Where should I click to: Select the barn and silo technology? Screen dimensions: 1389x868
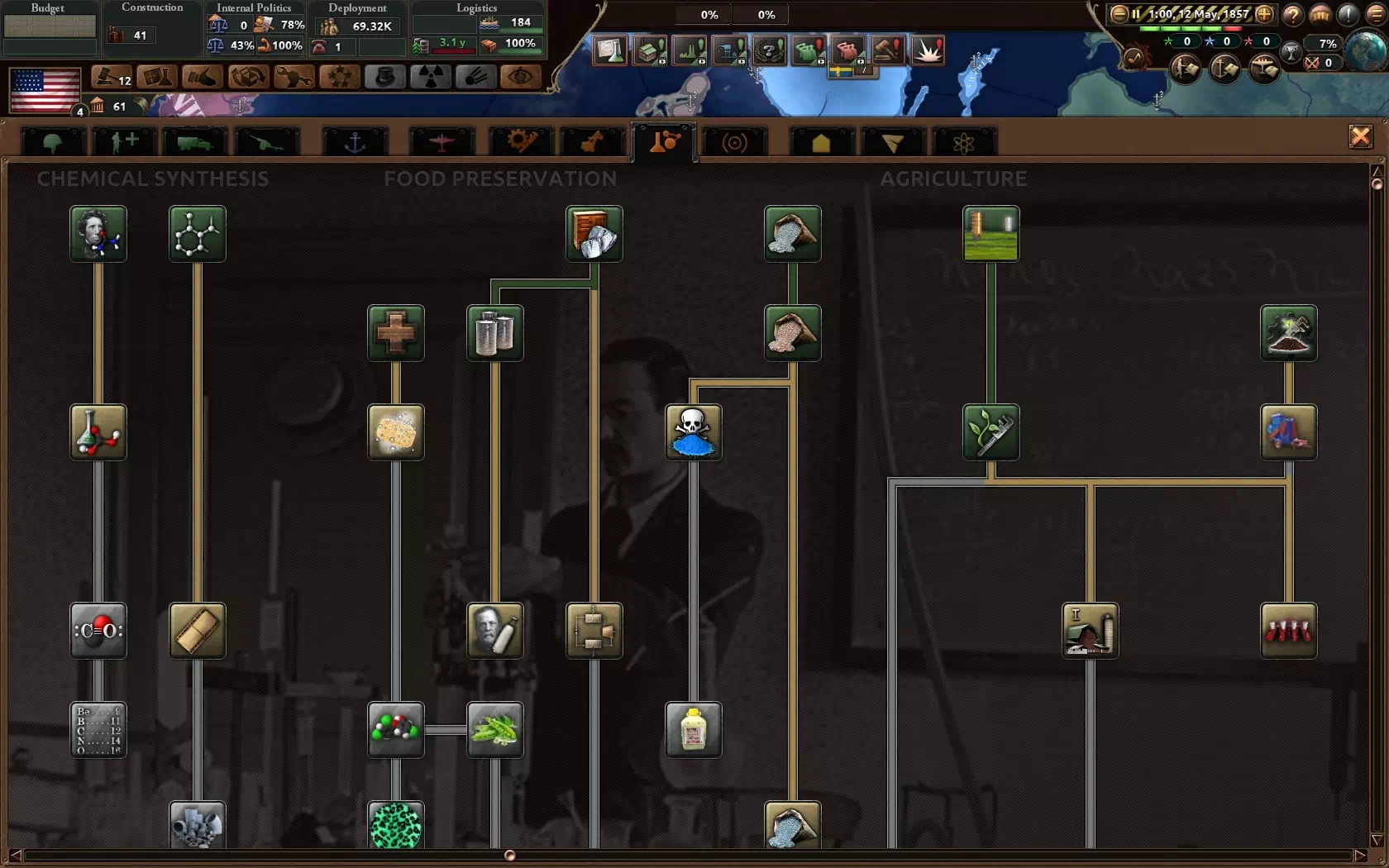coord(1090,630)
